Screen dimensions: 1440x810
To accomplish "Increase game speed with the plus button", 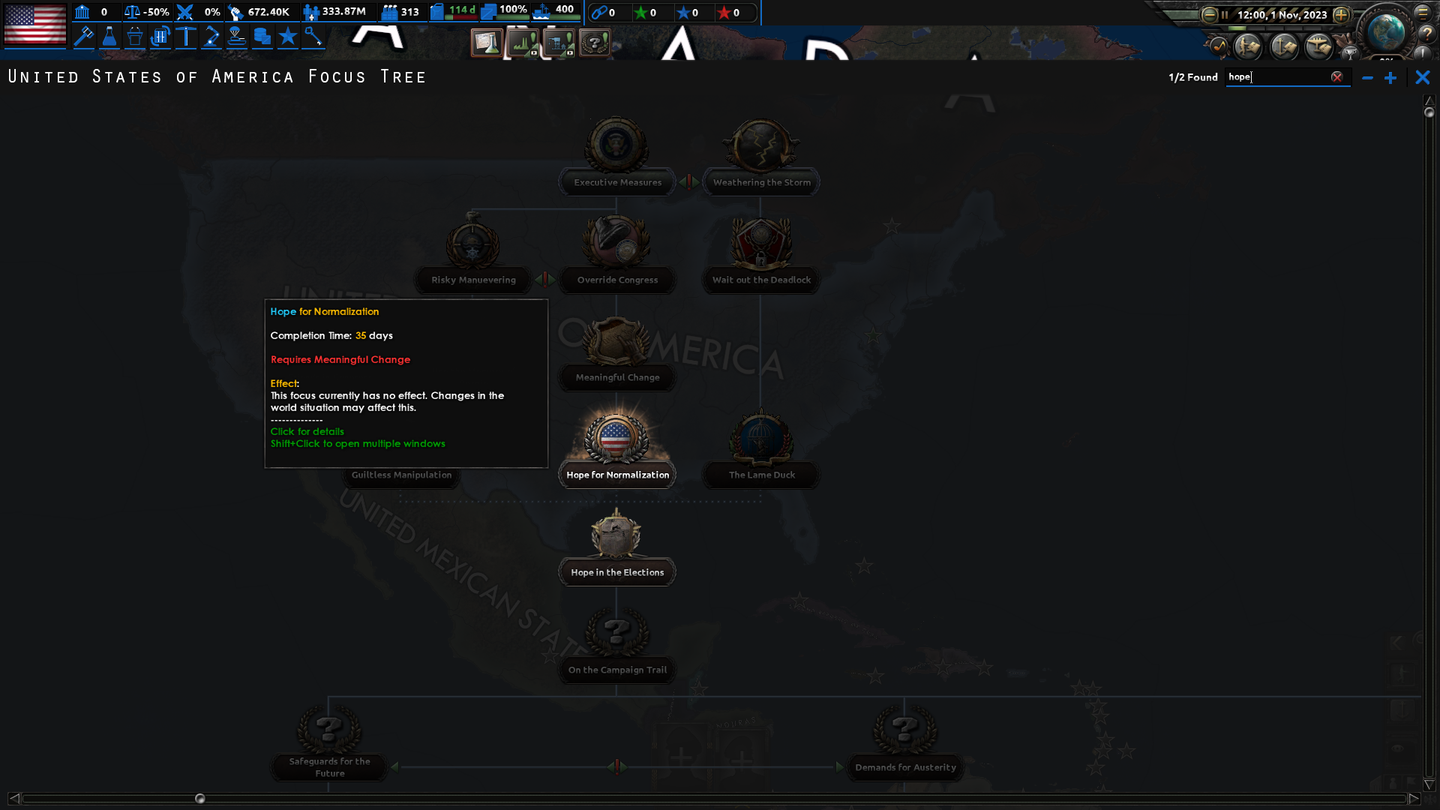I will tap(1341, 15).
